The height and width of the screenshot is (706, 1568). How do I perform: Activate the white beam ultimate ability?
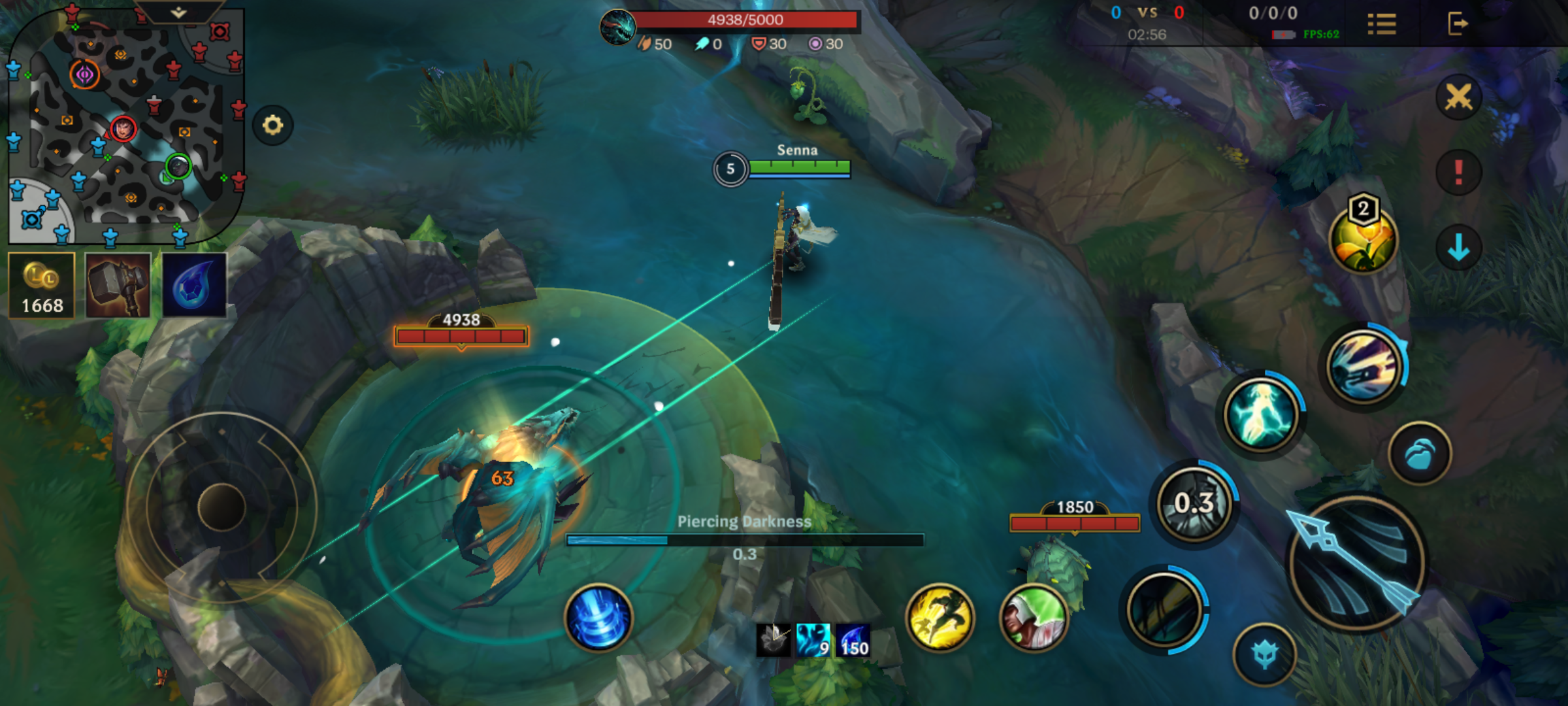click(1364, 367)
